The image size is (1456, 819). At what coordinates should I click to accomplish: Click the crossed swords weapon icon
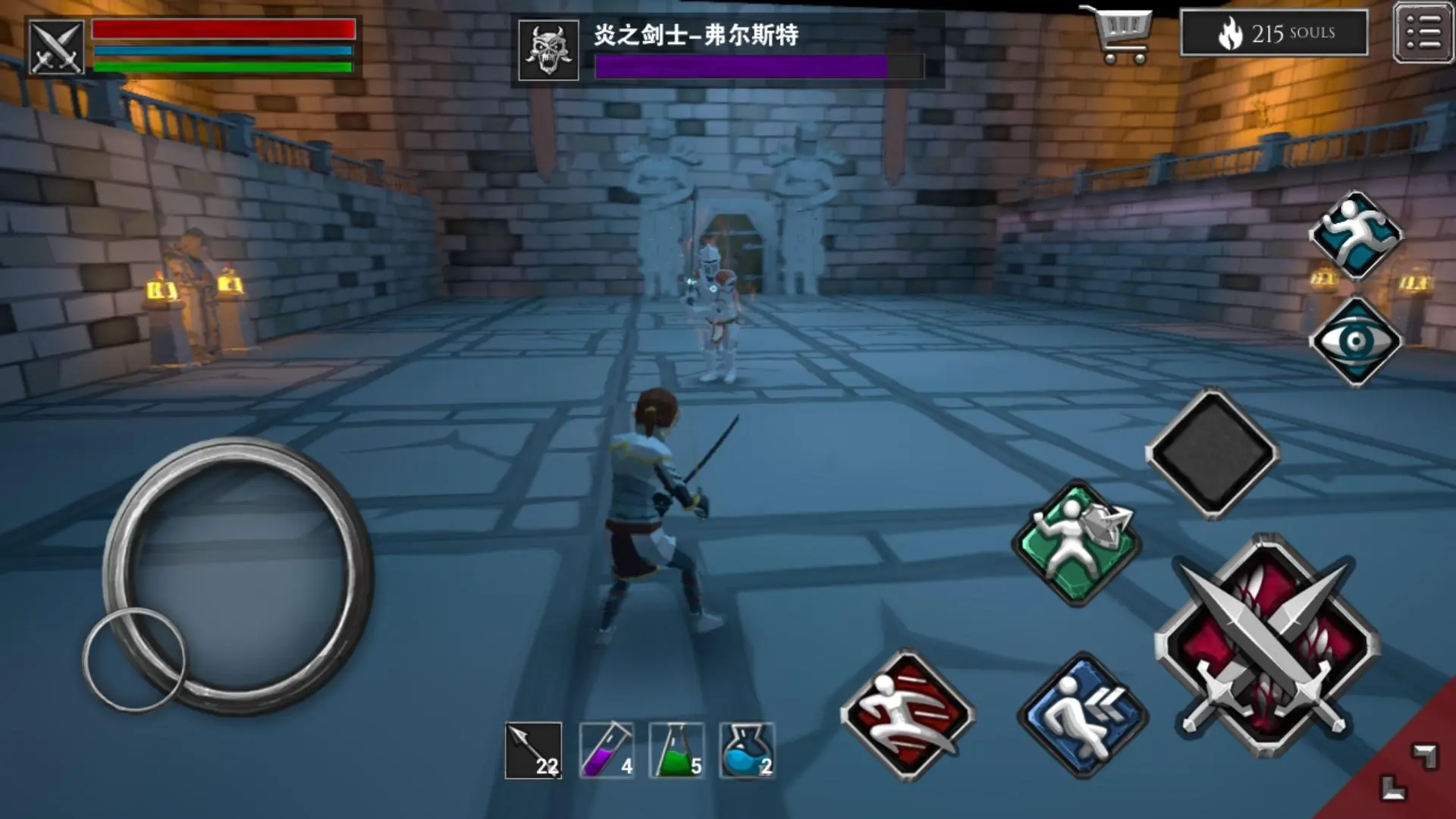tap(56, 47)
